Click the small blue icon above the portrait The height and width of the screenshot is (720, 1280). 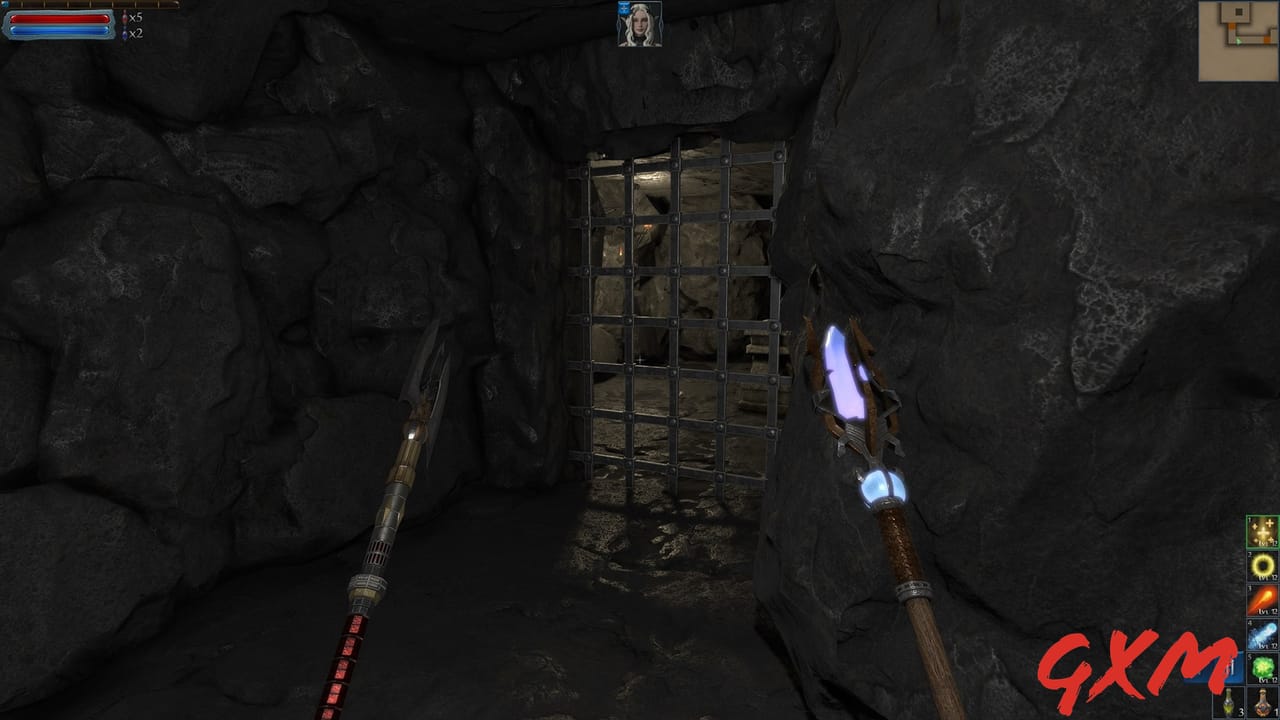pyautogui.click(x=623, y=10)
